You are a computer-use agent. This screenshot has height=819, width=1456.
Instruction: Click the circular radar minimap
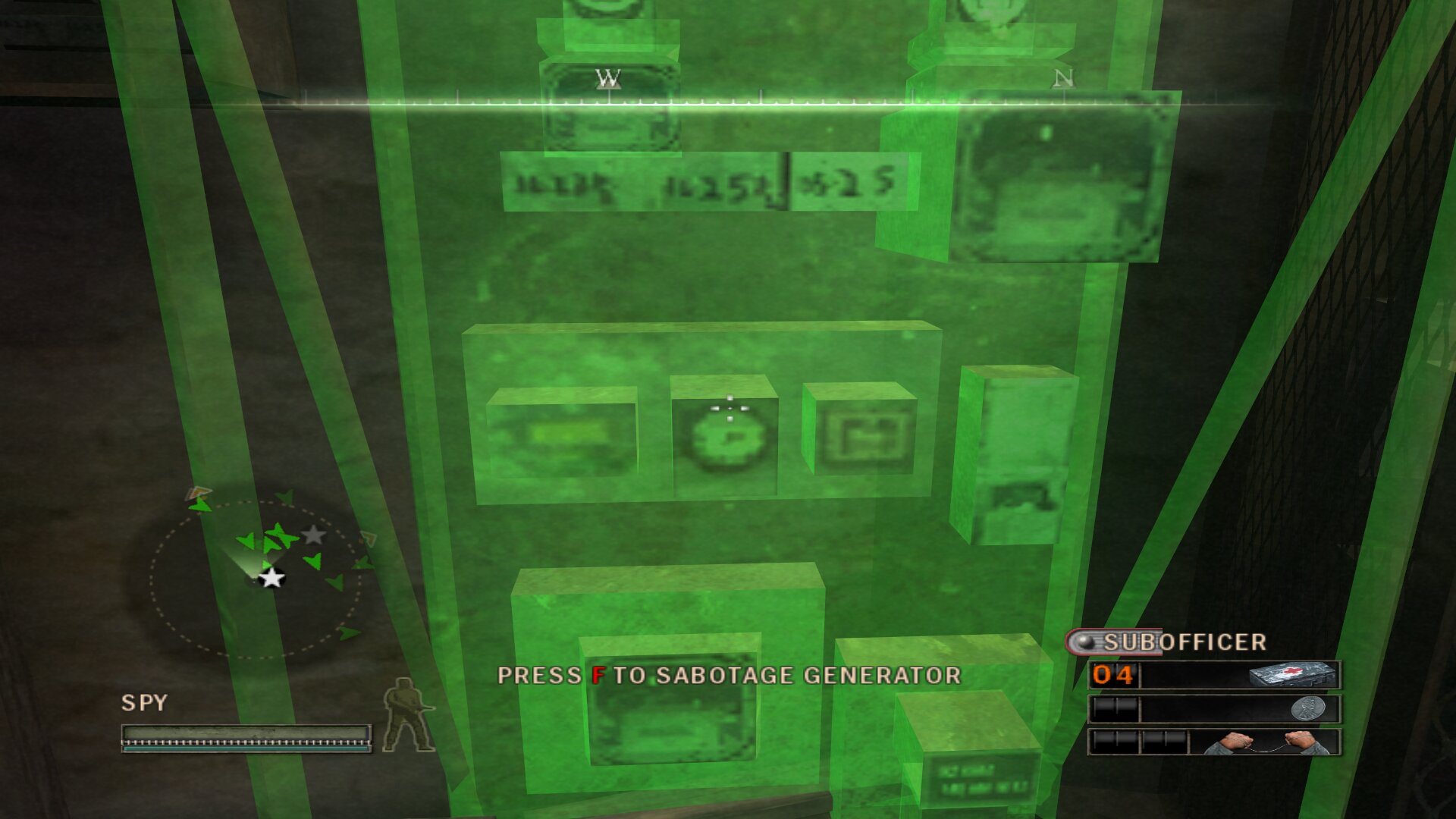[256, 579]
